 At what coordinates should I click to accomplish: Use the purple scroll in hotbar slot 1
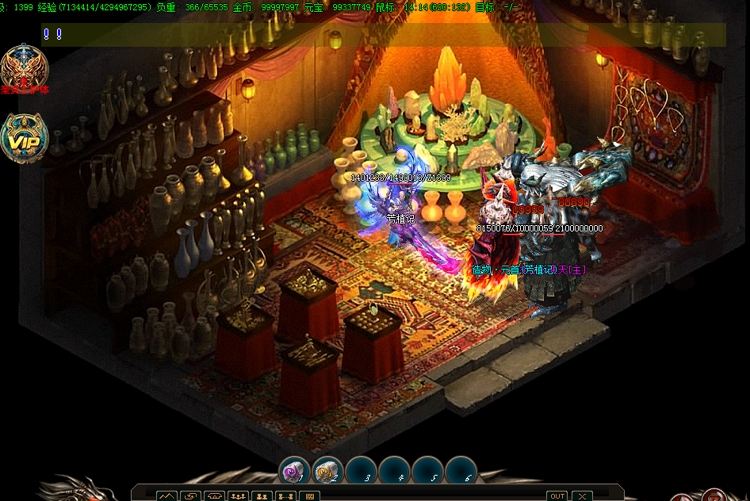pyautogui.click(x=296, y=471)
